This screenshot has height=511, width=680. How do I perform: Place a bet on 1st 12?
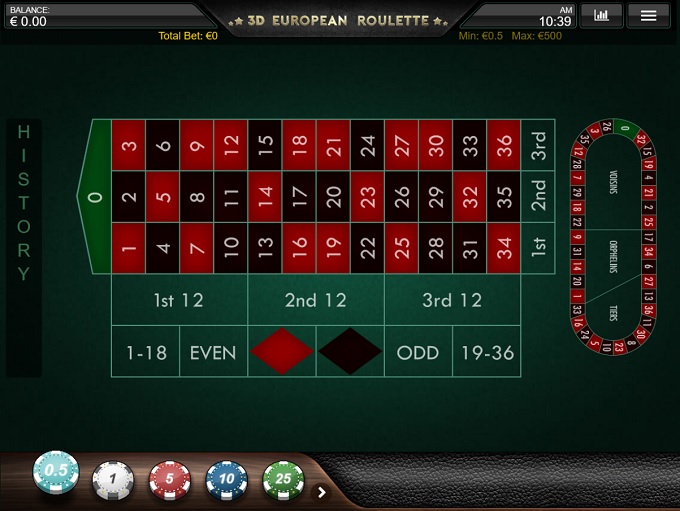coord(178,300)
